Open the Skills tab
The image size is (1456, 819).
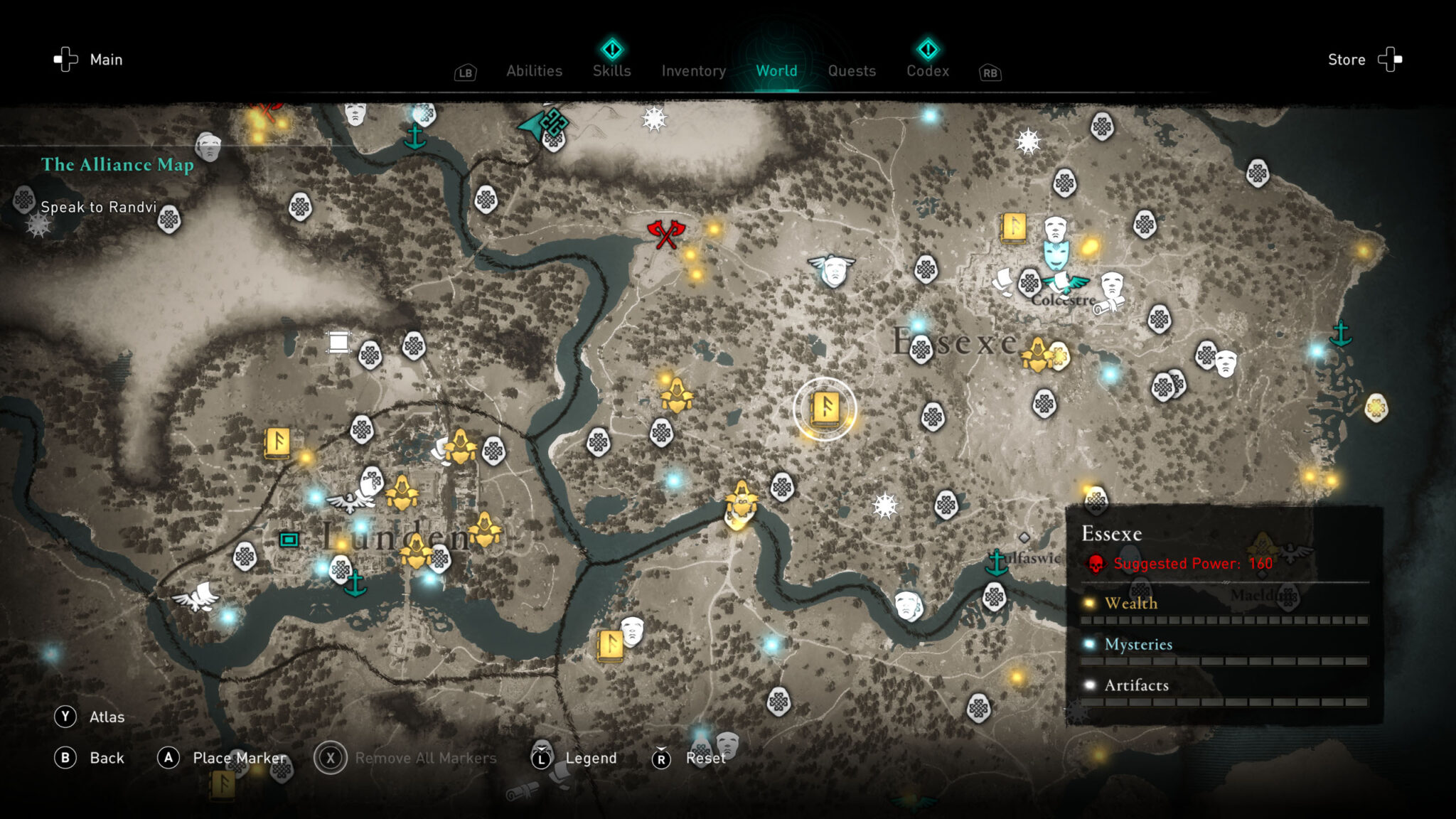[x=611, y=70]
